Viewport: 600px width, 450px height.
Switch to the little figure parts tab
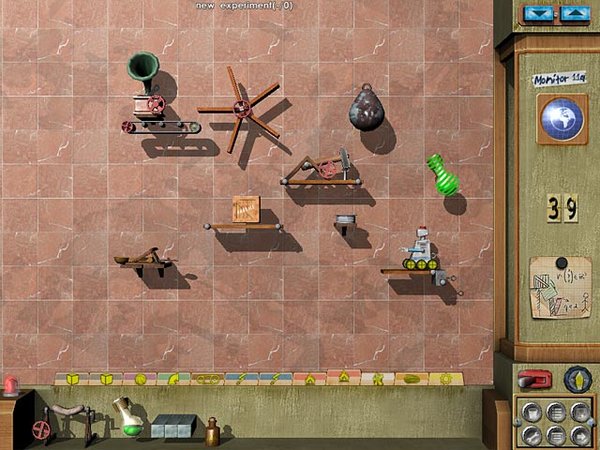pyautogui.click(x=378, y=379)
